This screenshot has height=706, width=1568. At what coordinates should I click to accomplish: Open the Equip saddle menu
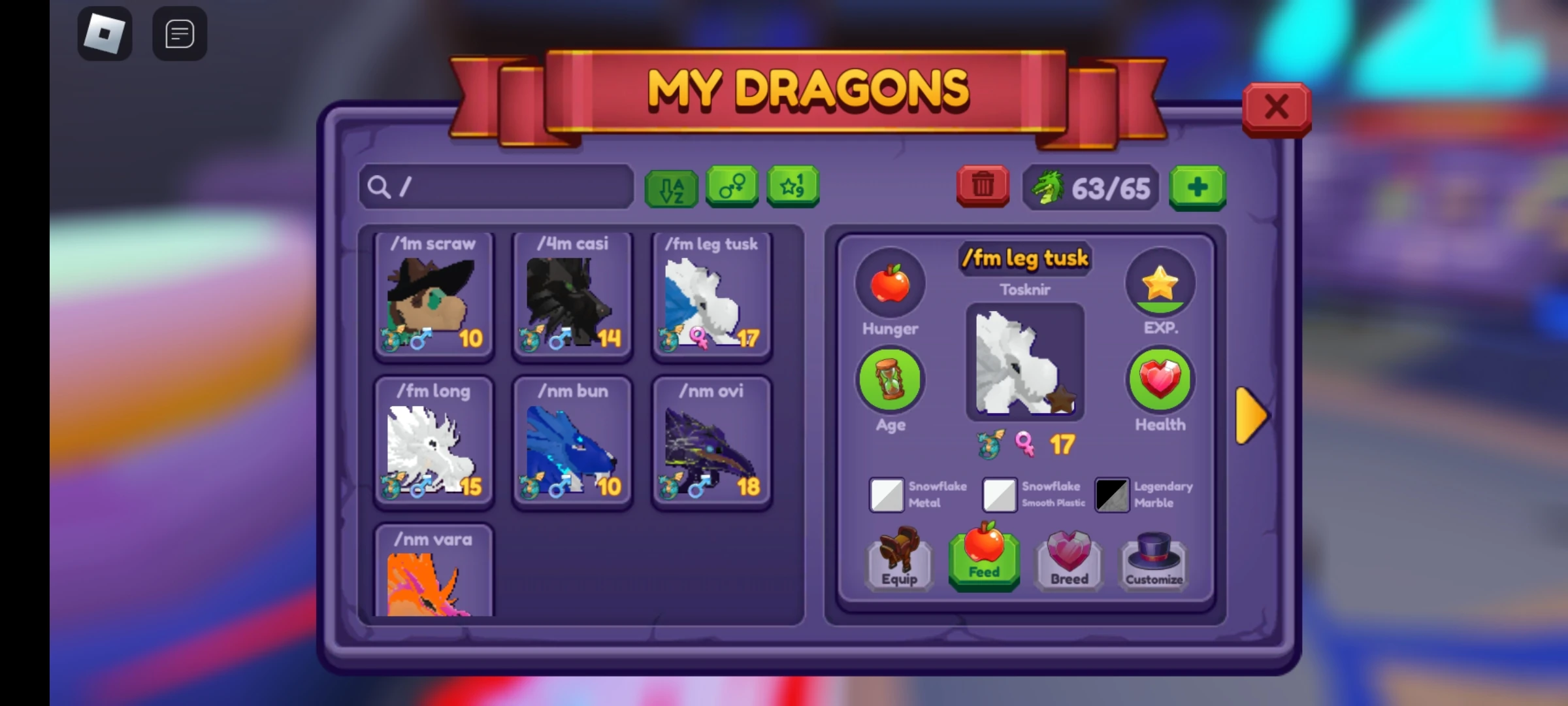point(899,559)
